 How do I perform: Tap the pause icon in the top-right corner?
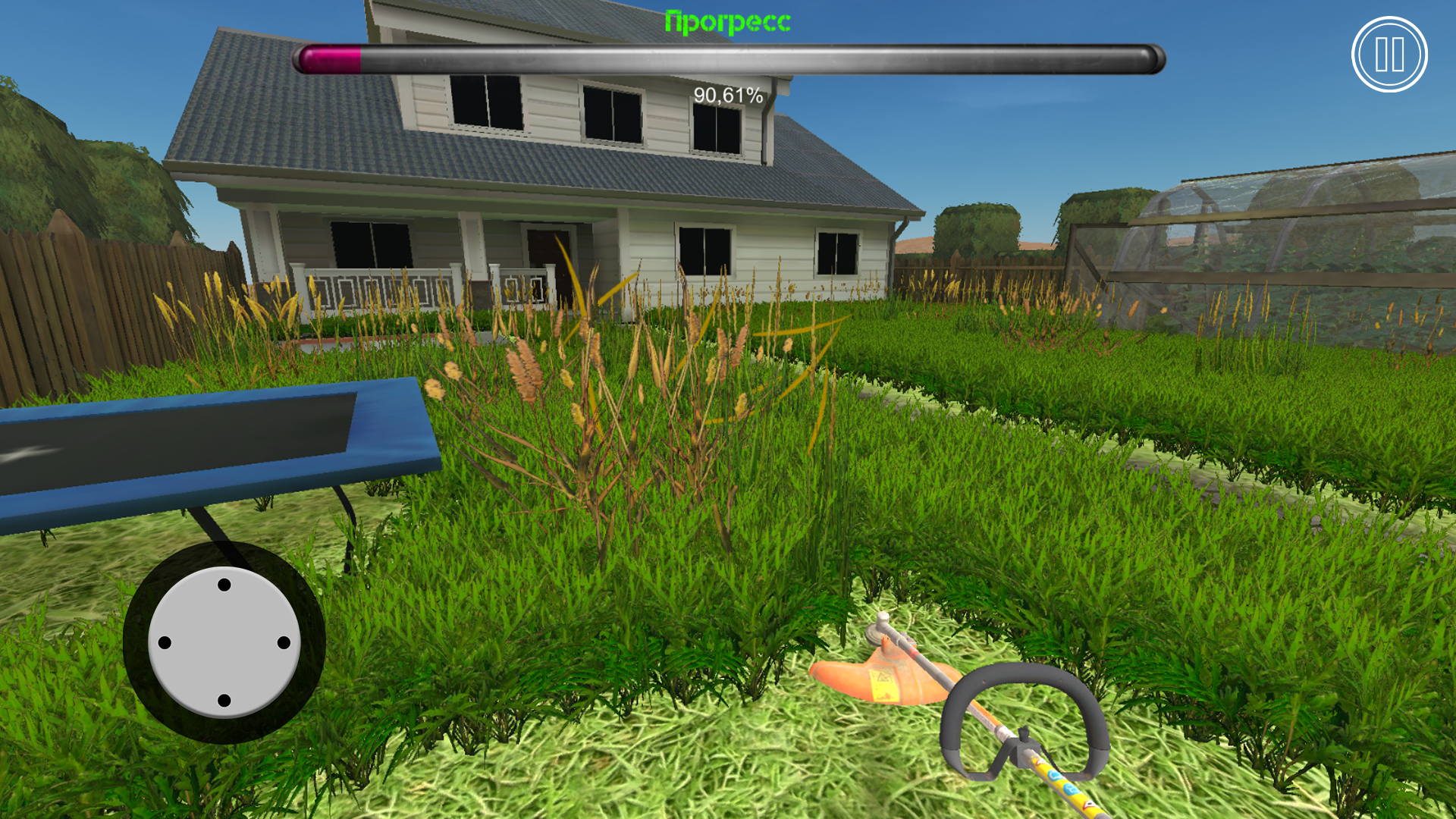click(x=1389, y=55)
